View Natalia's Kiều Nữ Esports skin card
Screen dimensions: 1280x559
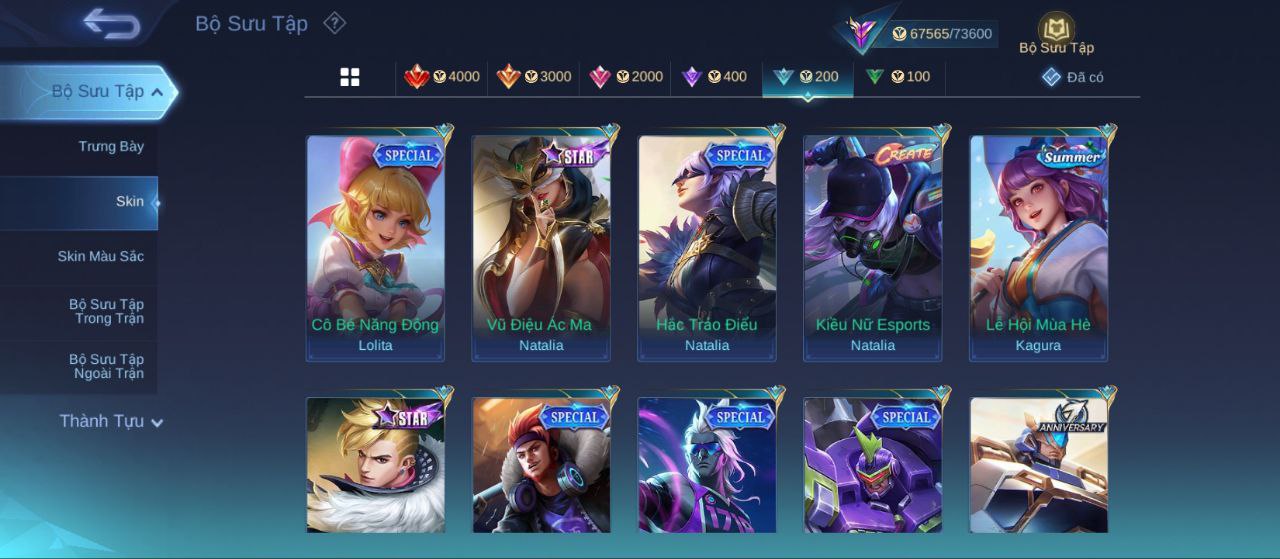pos(872,247)
